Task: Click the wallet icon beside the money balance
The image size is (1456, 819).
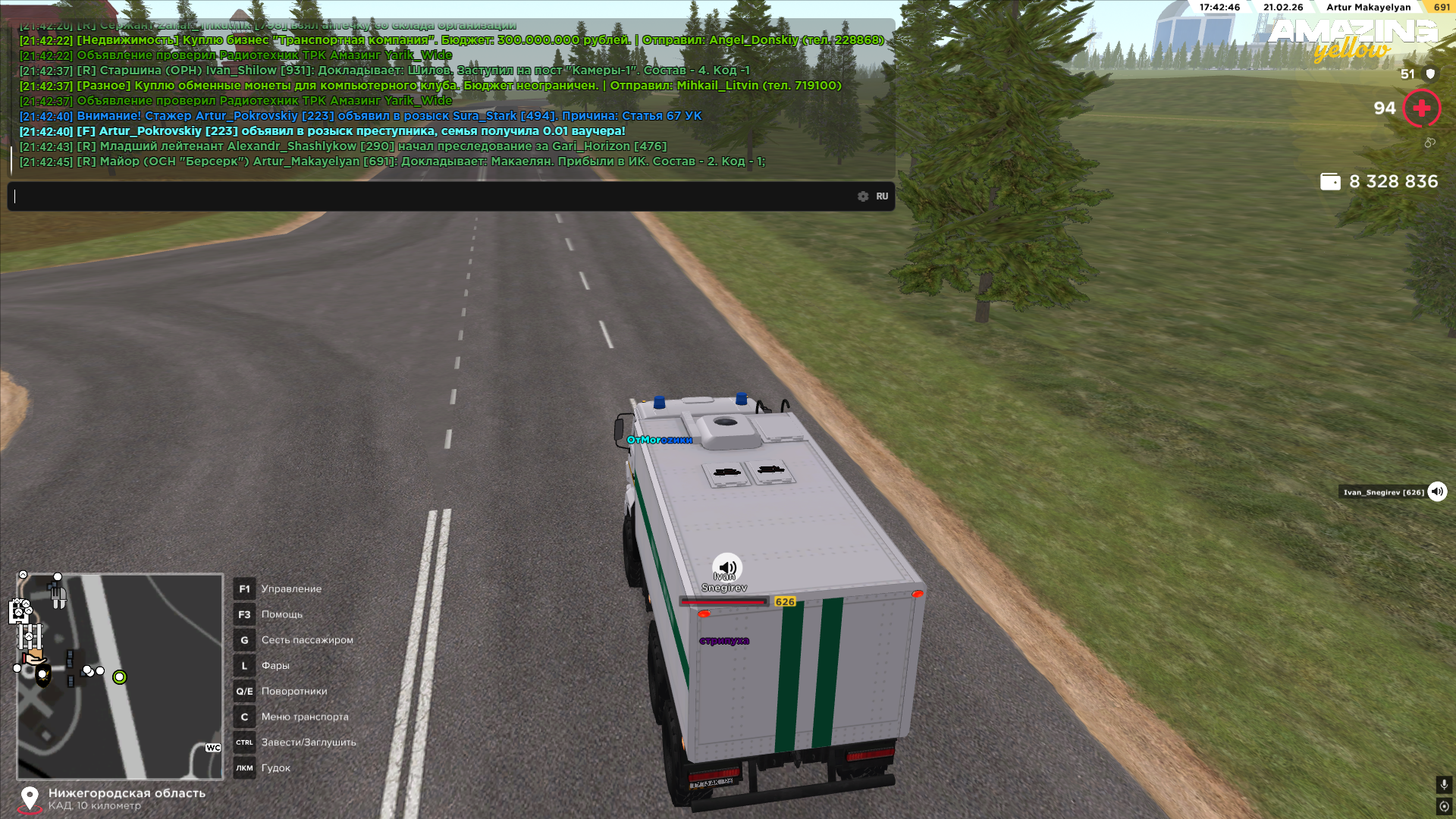Action: coord(1330,182)
